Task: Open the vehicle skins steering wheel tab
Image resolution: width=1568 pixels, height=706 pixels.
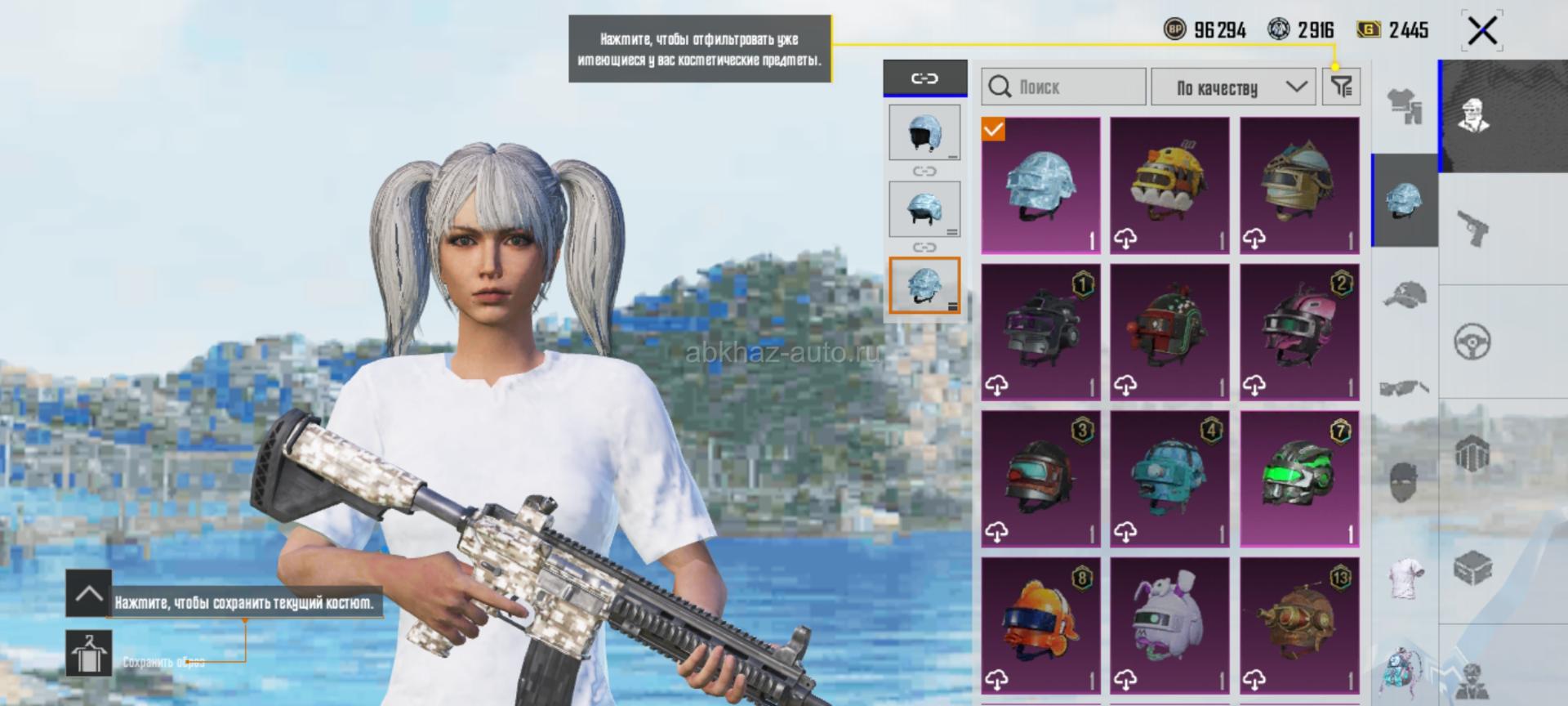Action: [x=1472, y=342]
